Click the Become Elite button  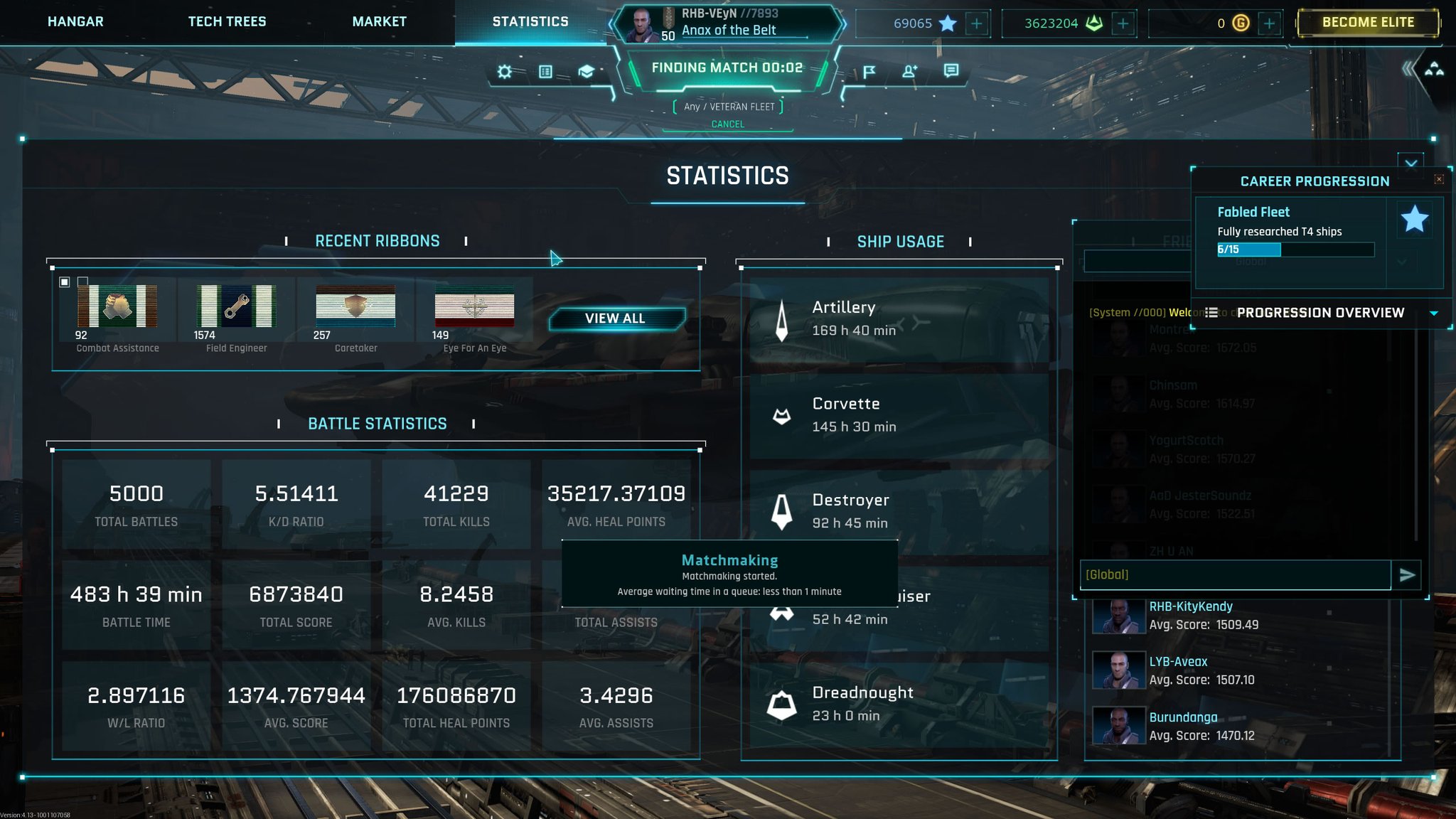coord(1368,23)
